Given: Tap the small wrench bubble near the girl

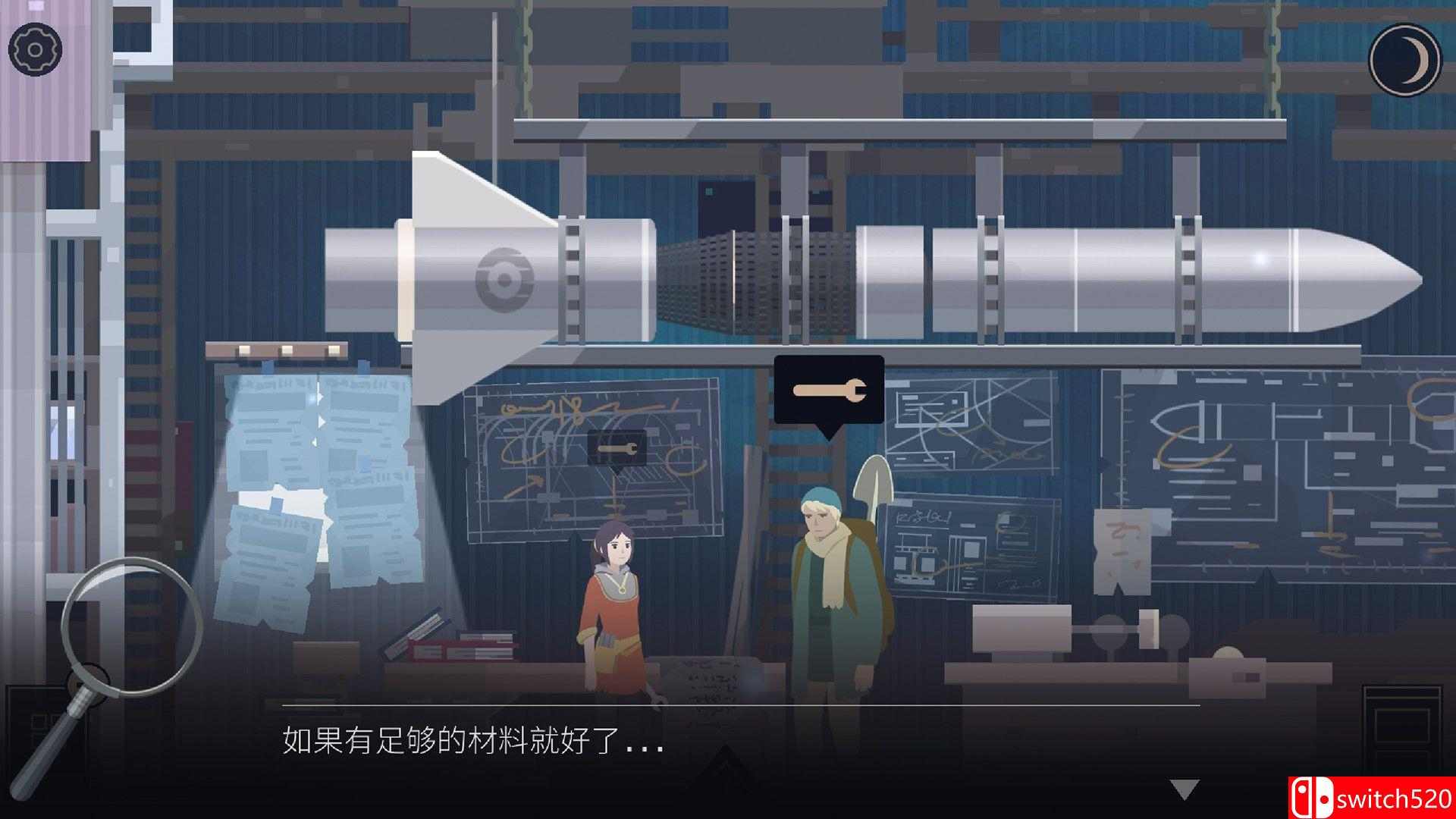Looking at the screenshot, I should [x=614, y=447].
